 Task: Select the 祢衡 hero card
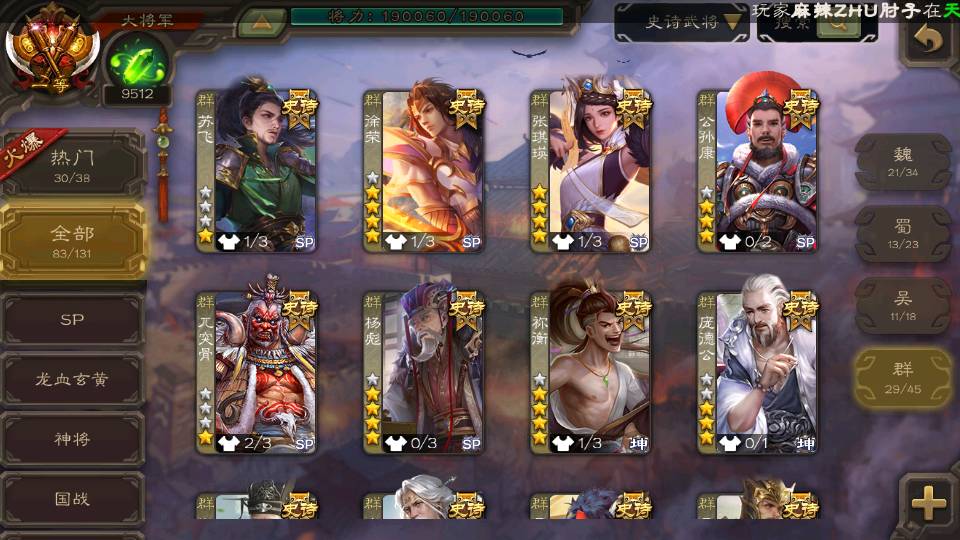[591, 372]
